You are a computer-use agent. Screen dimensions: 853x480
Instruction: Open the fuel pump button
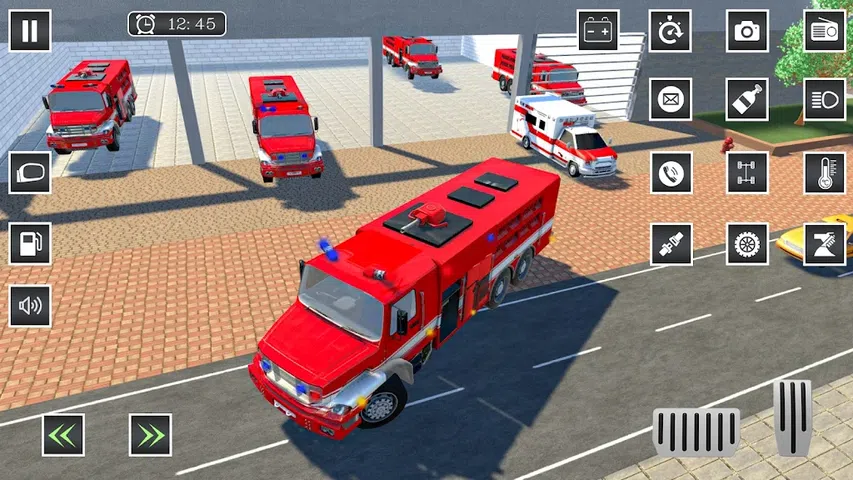tap(30, 243)
